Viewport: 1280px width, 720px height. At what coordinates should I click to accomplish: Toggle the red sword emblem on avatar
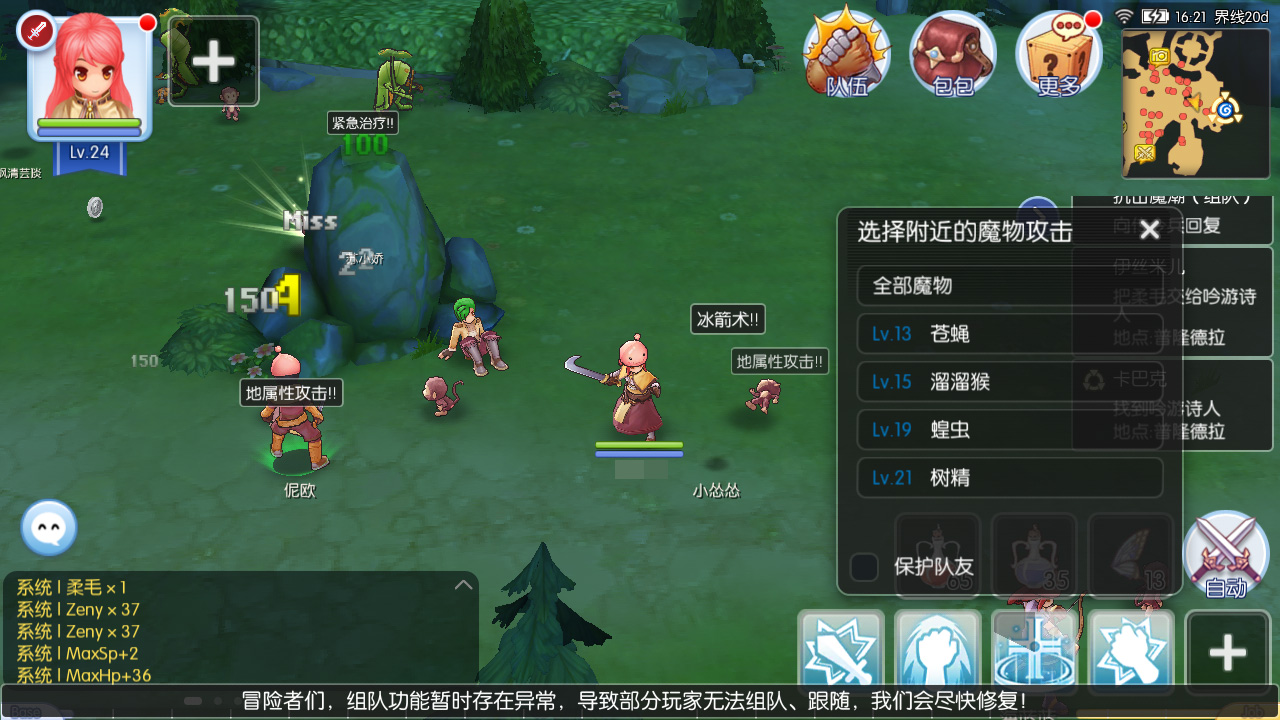36,27
